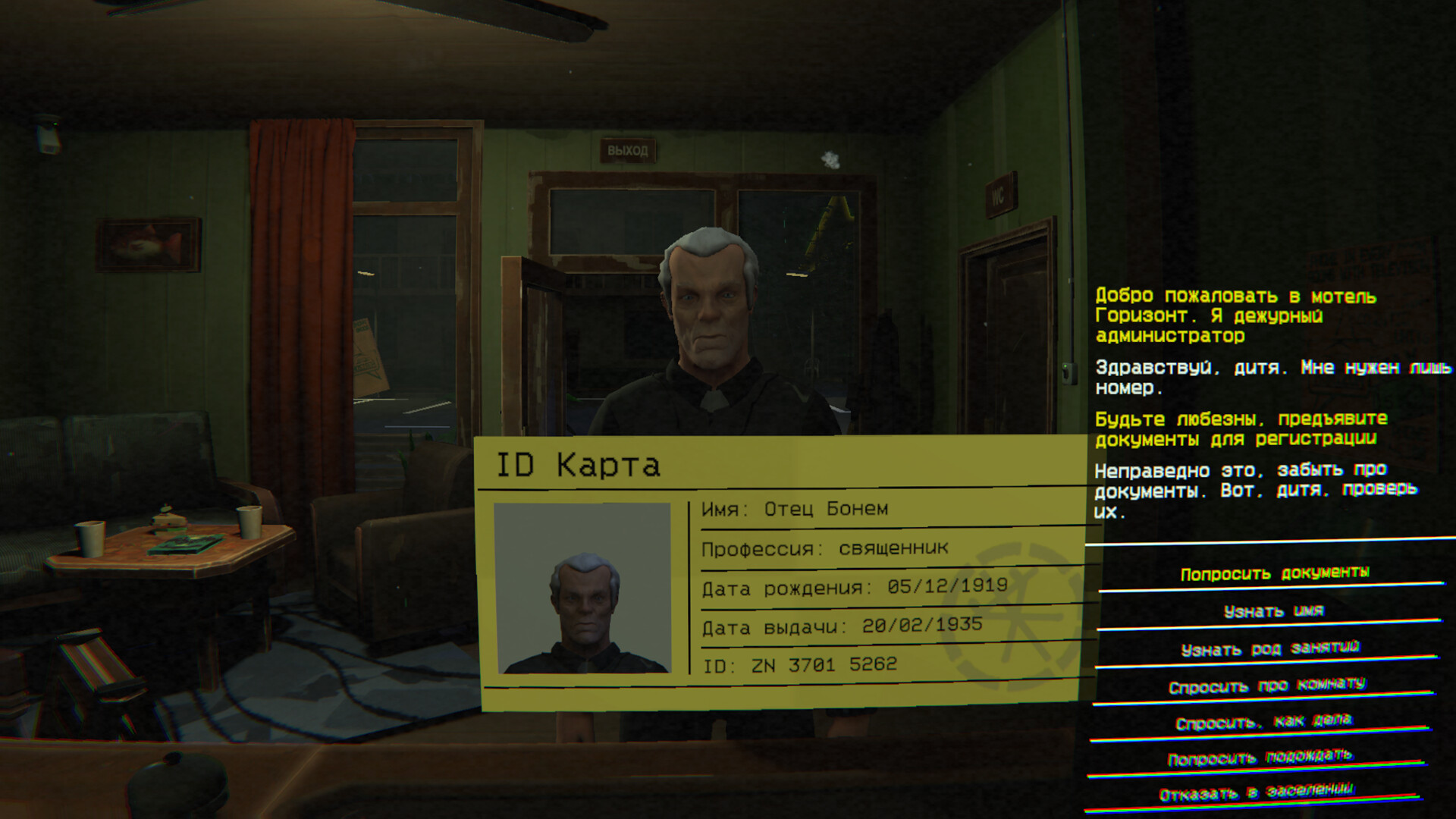This screenshot has height=819, width=1456.
Task: Refuse check-in with 'Отказать в заселении'
Action: click(1256, 792)
